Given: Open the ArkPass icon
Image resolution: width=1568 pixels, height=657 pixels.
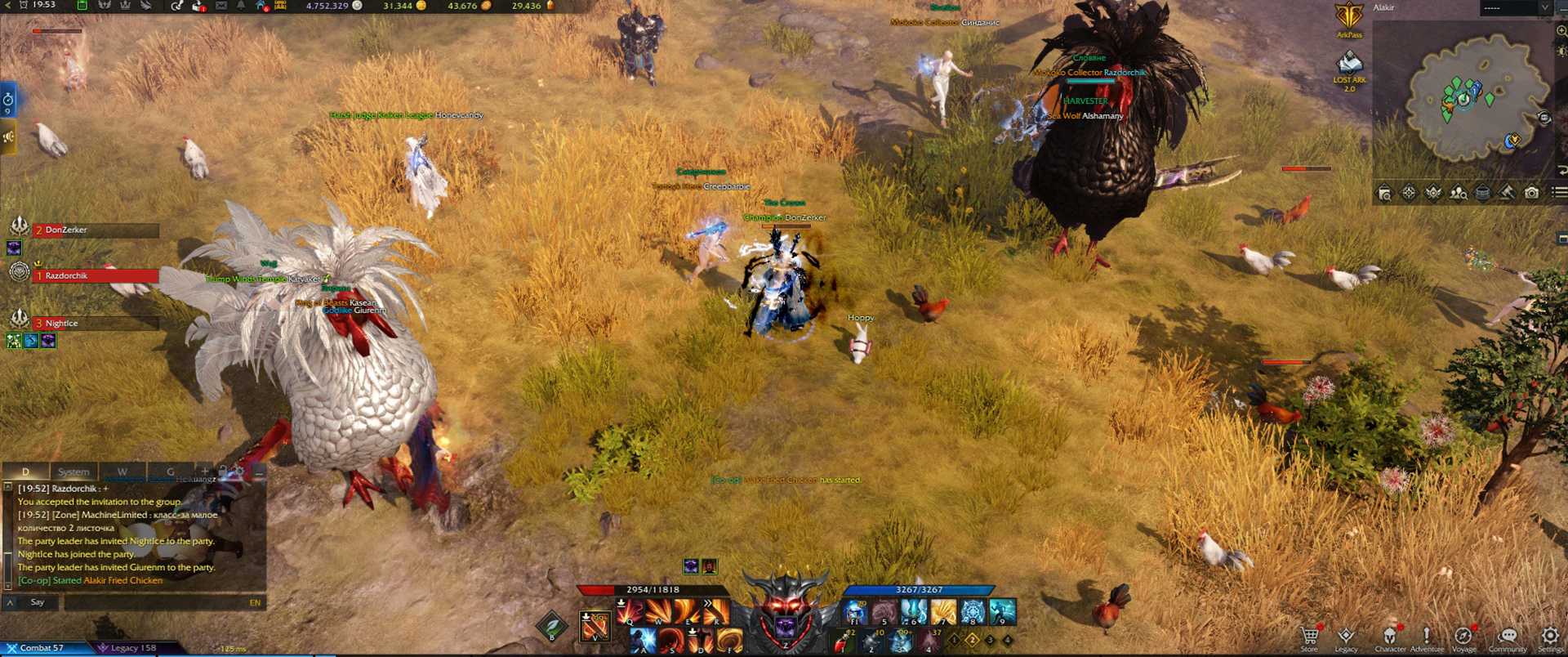Looking at the screenshot, I should tap(1349, 18).
